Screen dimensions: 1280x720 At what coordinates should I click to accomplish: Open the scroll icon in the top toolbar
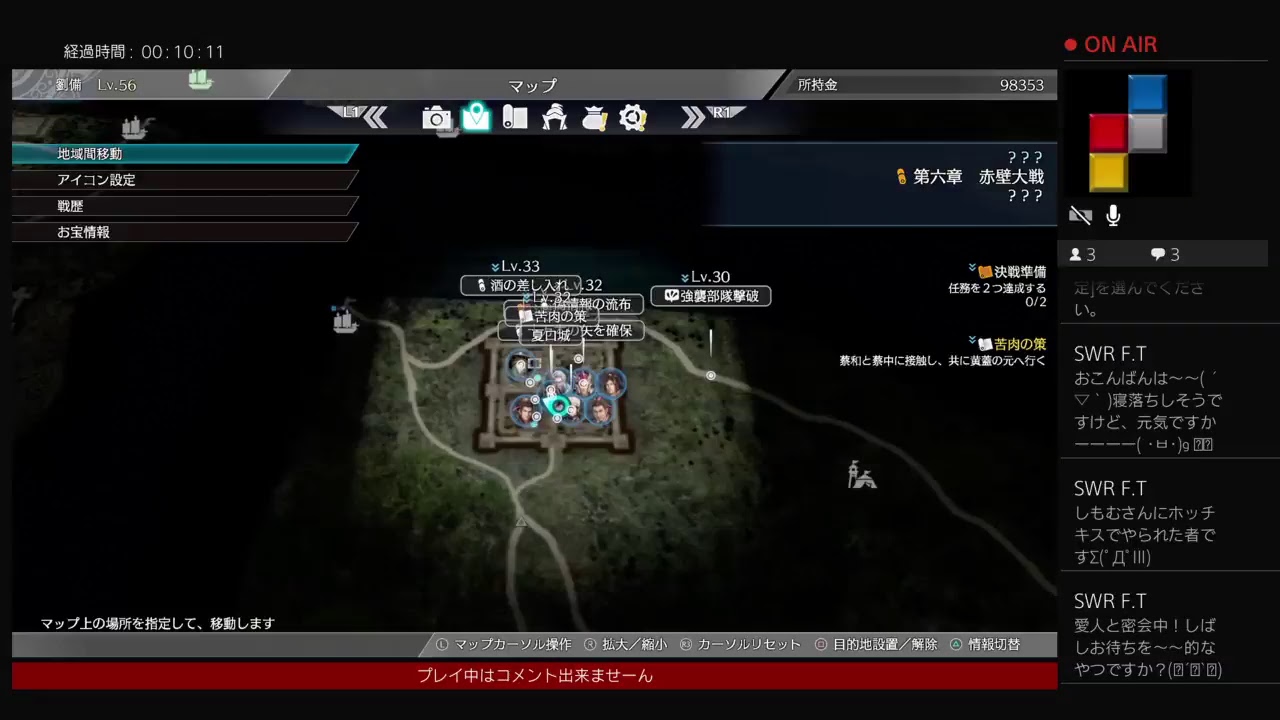(x=515, y=118)
